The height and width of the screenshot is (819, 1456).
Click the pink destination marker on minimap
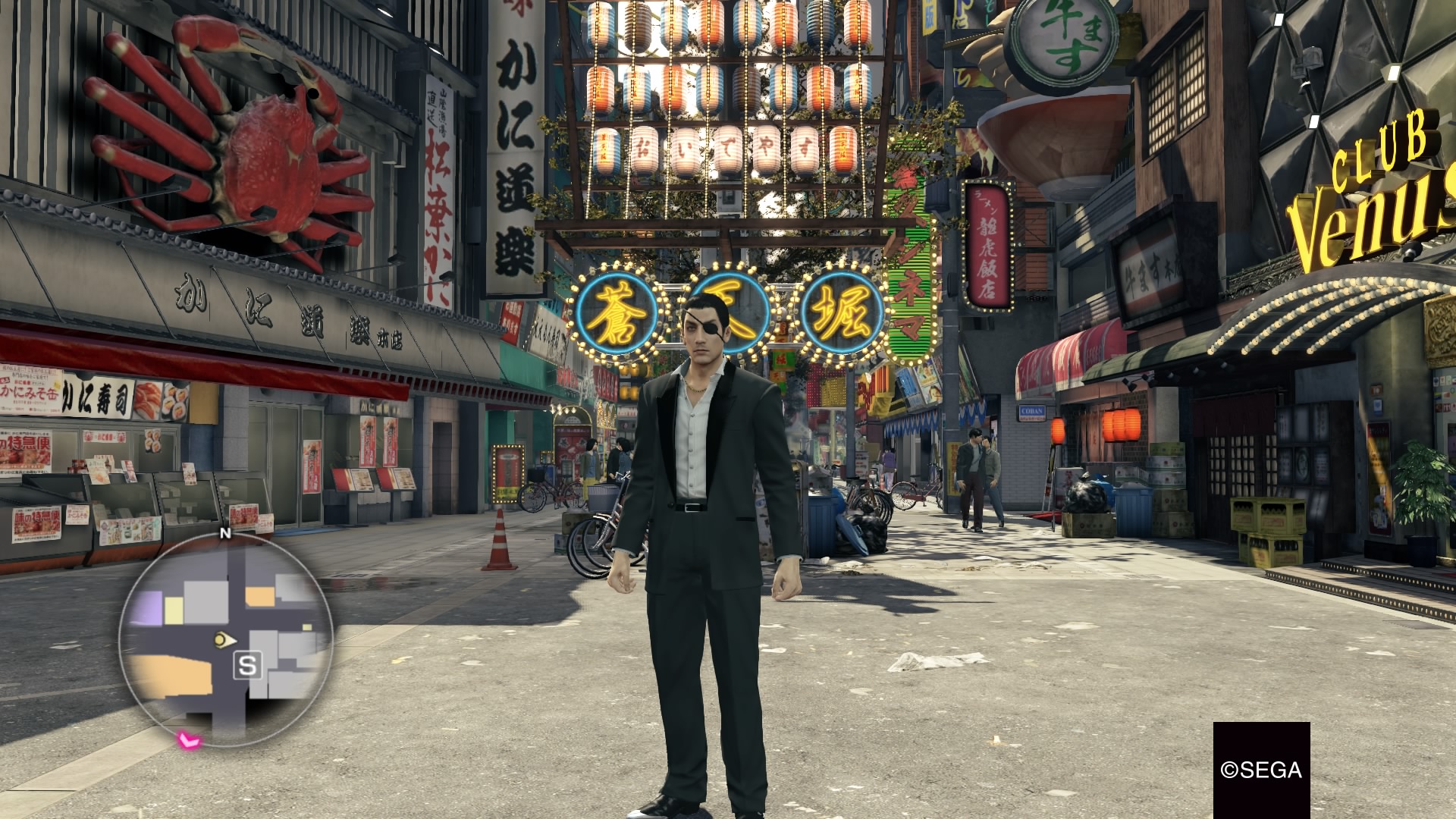[187, 739]
